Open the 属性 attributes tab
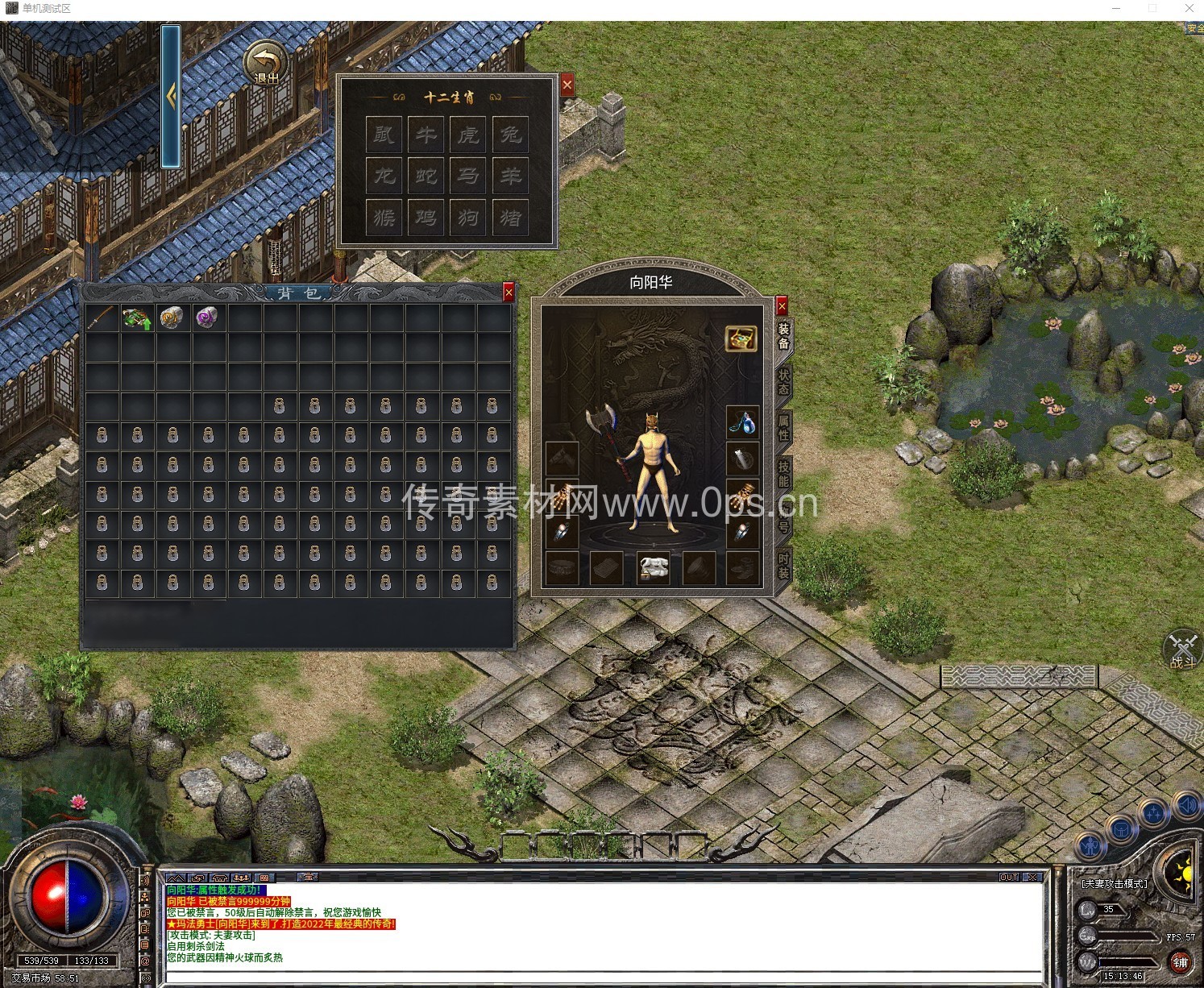This screenshot has width=1204, height=988. click(783, 428)
